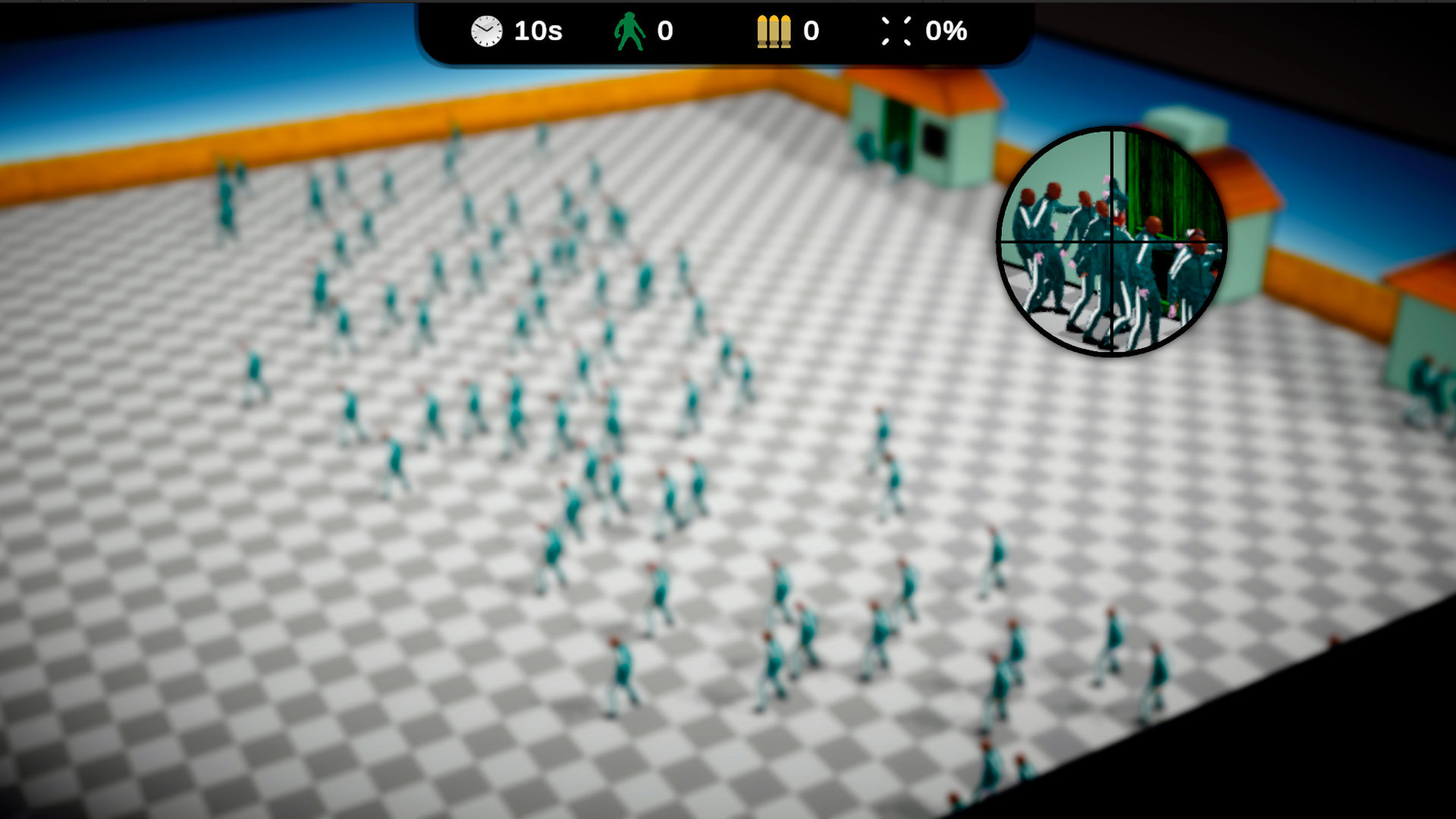Open the ammo count display reading 0
Screen dimensions: 1456x819
pos(810,31)
